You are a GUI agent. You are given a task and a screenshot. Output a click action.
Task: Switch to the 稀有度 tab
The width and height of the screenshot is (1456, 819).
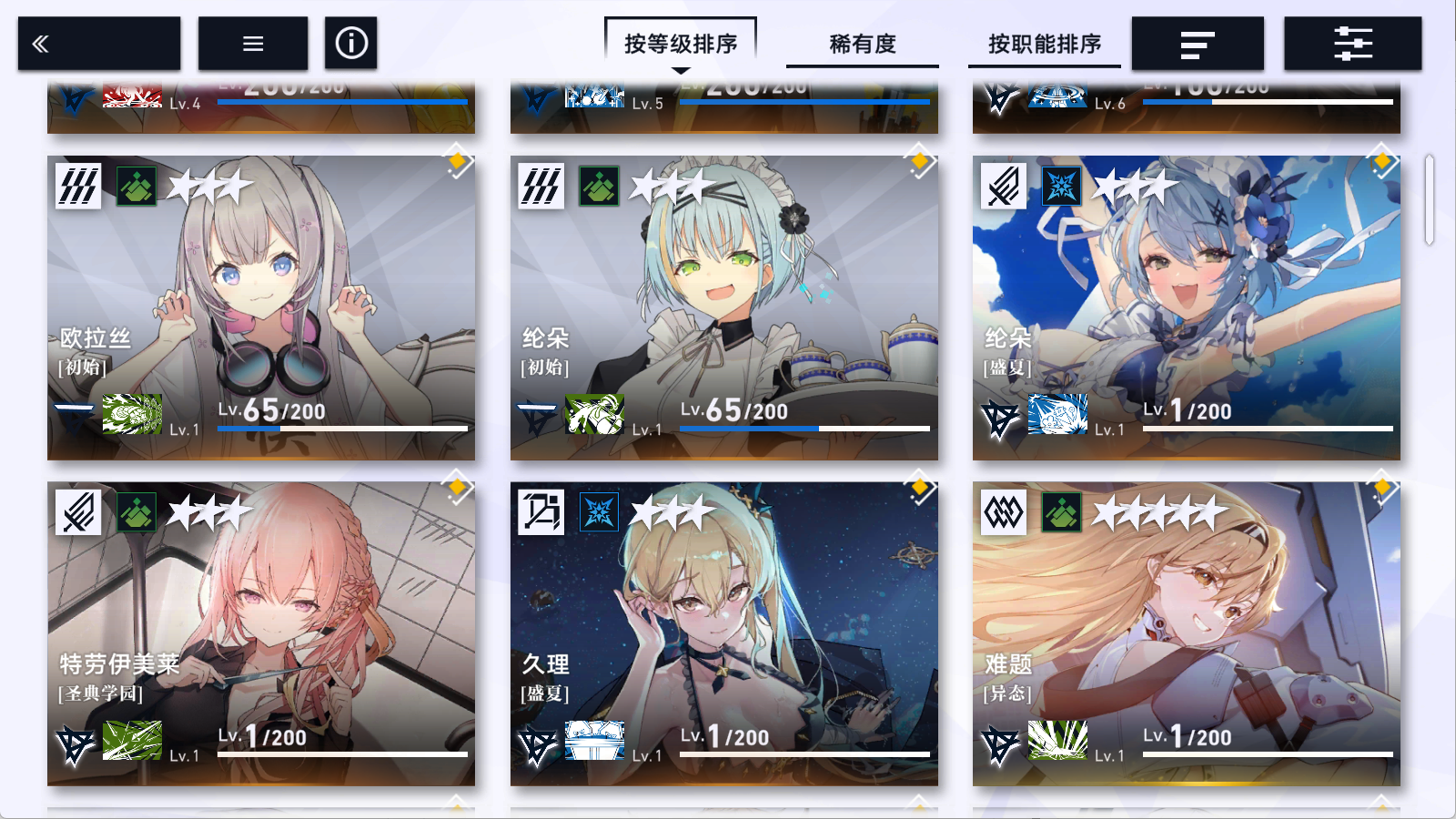tap(863, 44)
